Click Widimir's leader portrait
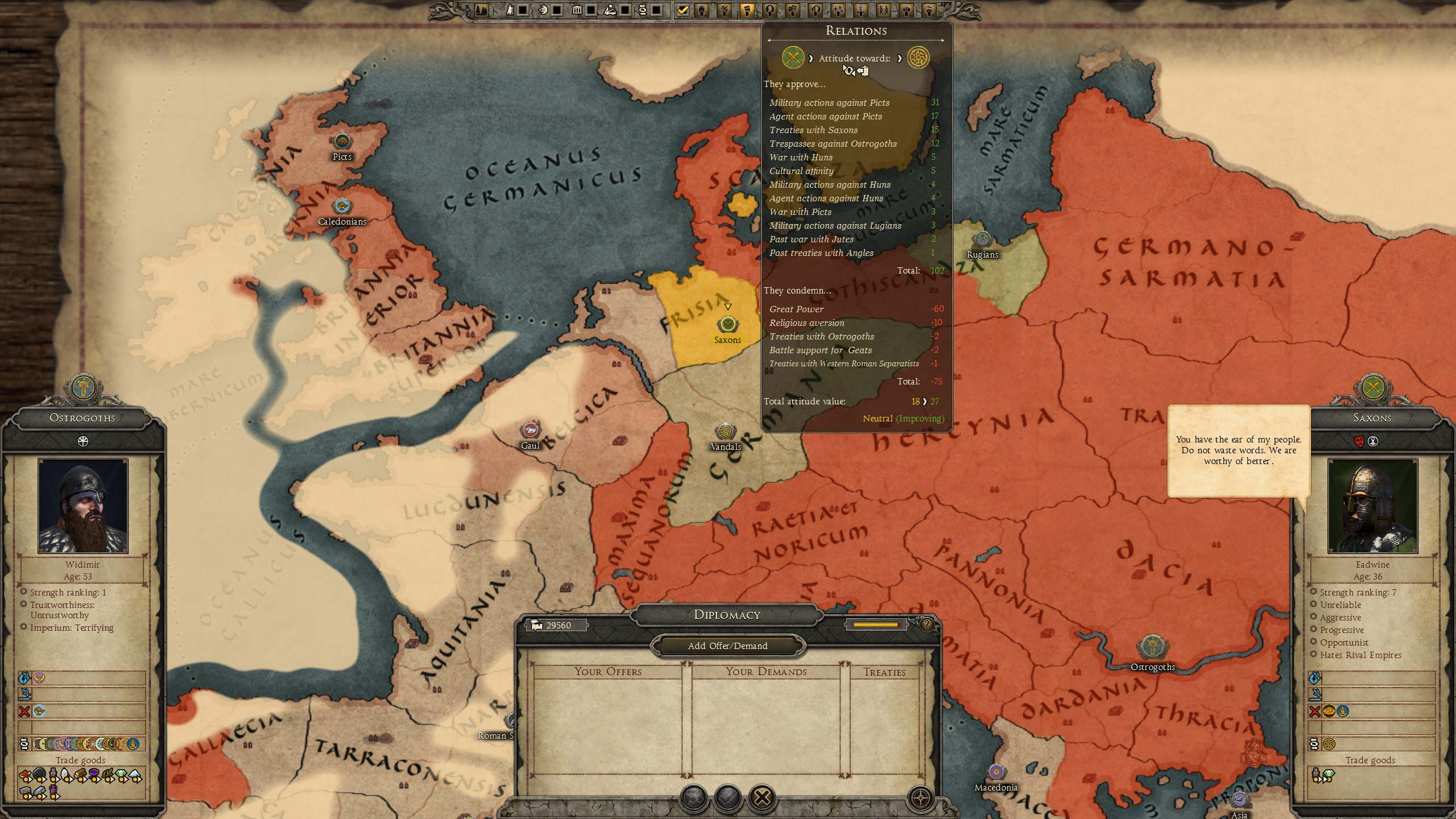This screenshot has width=1456, height=819. [83, 506]
